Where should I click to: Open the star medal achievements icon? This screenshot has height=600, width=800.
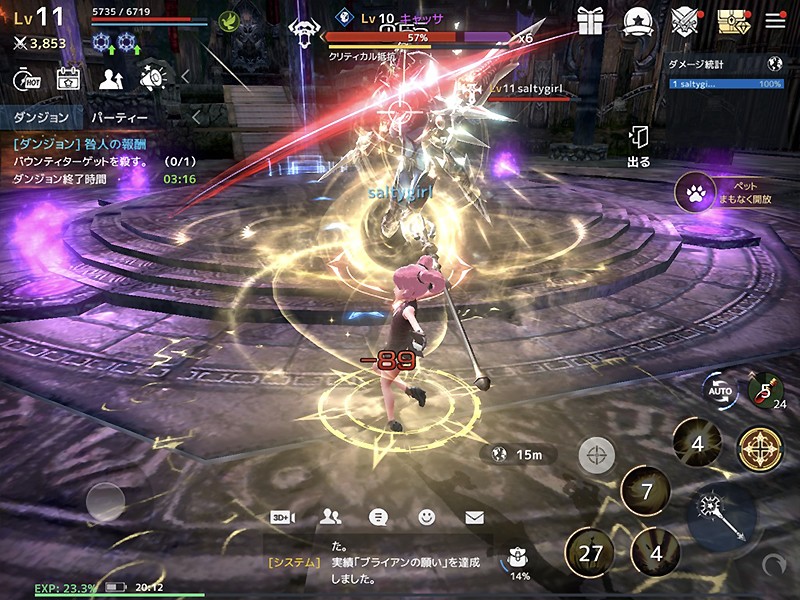(637, 21)
